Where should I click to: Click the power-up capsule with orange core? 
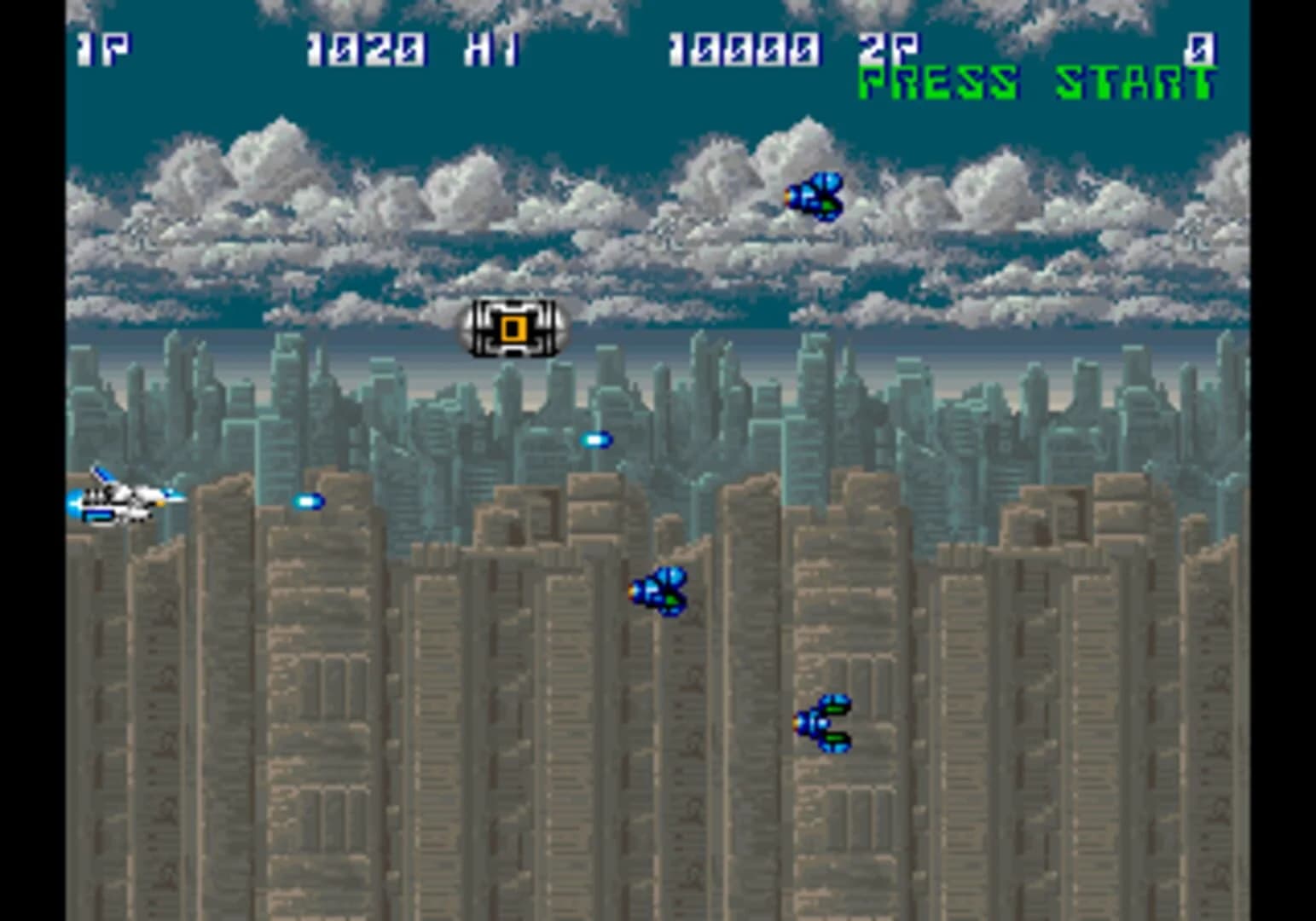pyautogui.click(x=512, y=328)
